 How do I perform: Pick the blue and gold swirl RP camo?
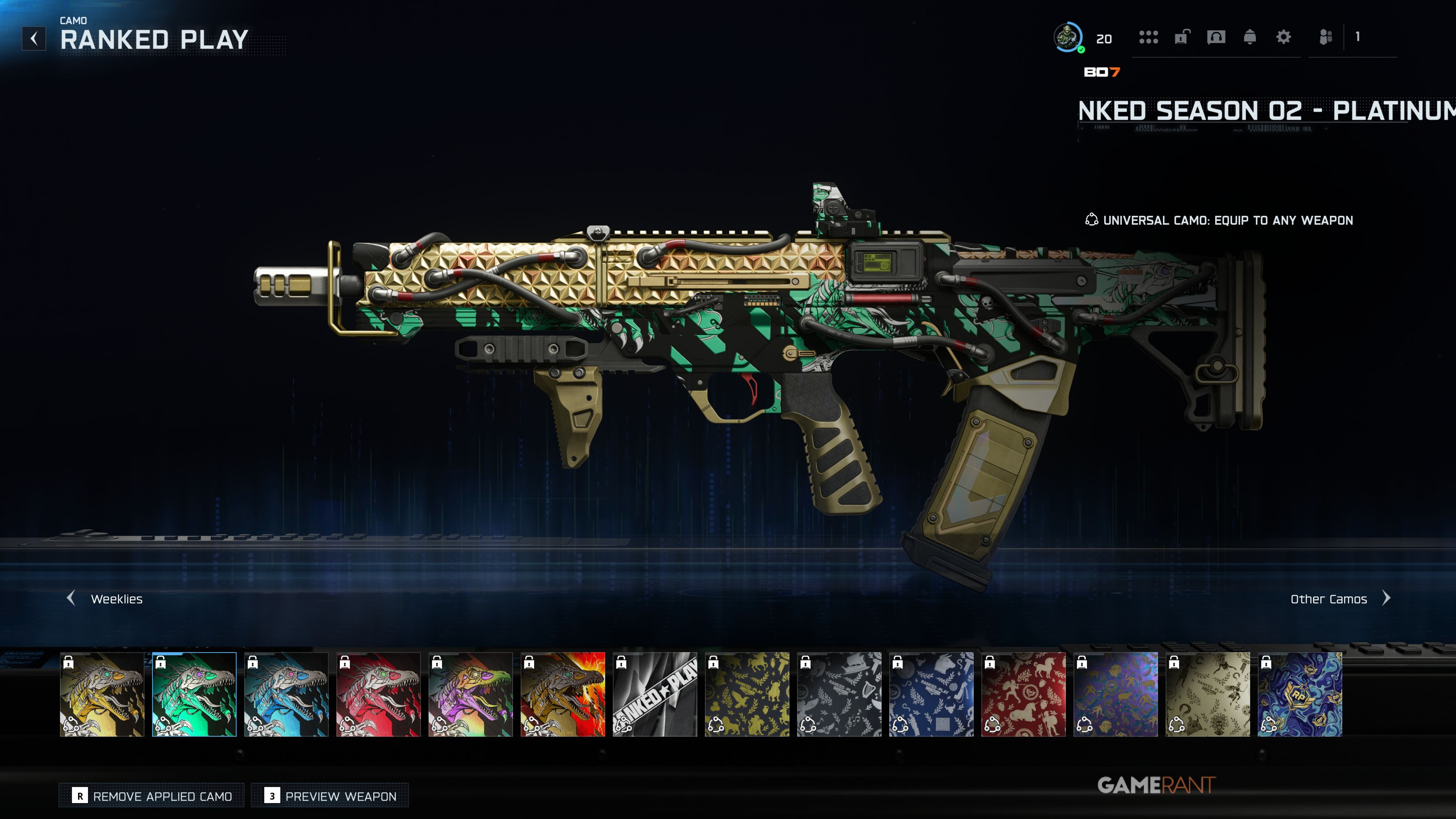[x=1300, y=694]
